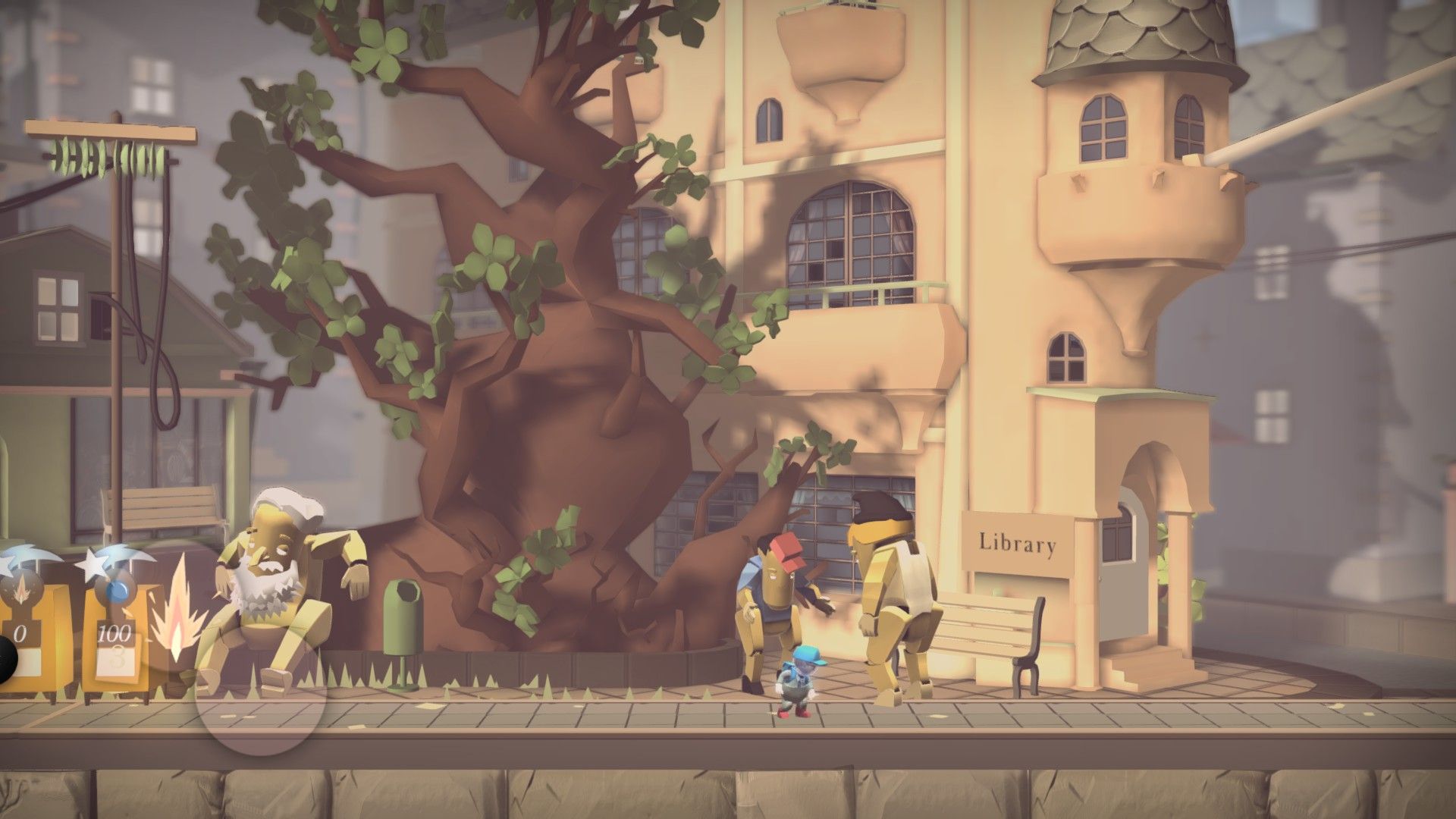
Task: Activate the flame ability icon
Action: (x=177, y=607)
